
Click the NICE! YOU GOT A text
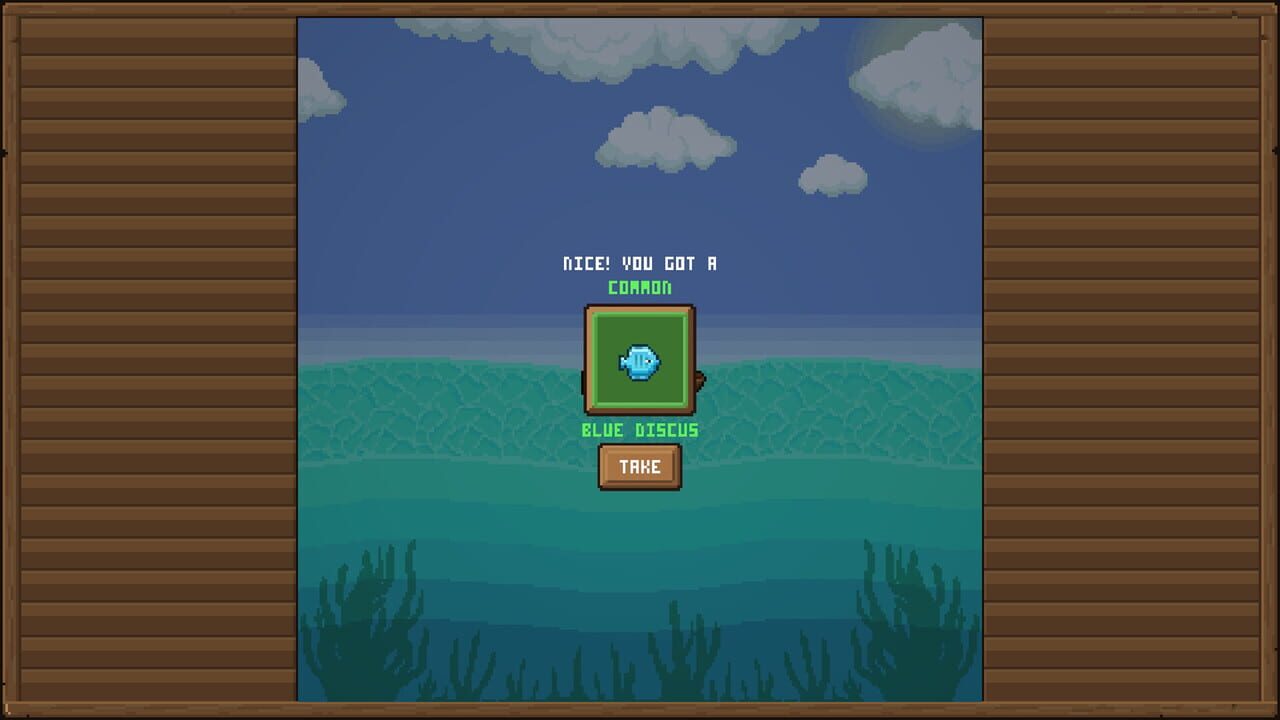coord(639,263)
